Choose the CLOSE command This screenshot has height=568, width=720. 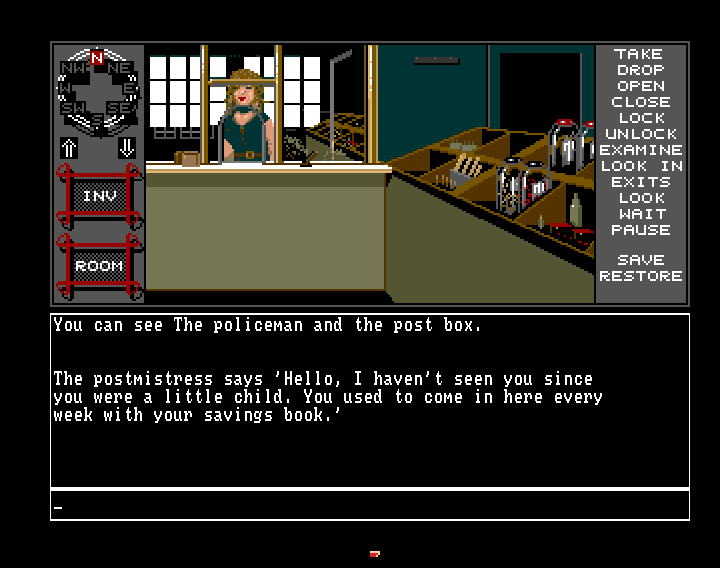[x=640, y=102]
